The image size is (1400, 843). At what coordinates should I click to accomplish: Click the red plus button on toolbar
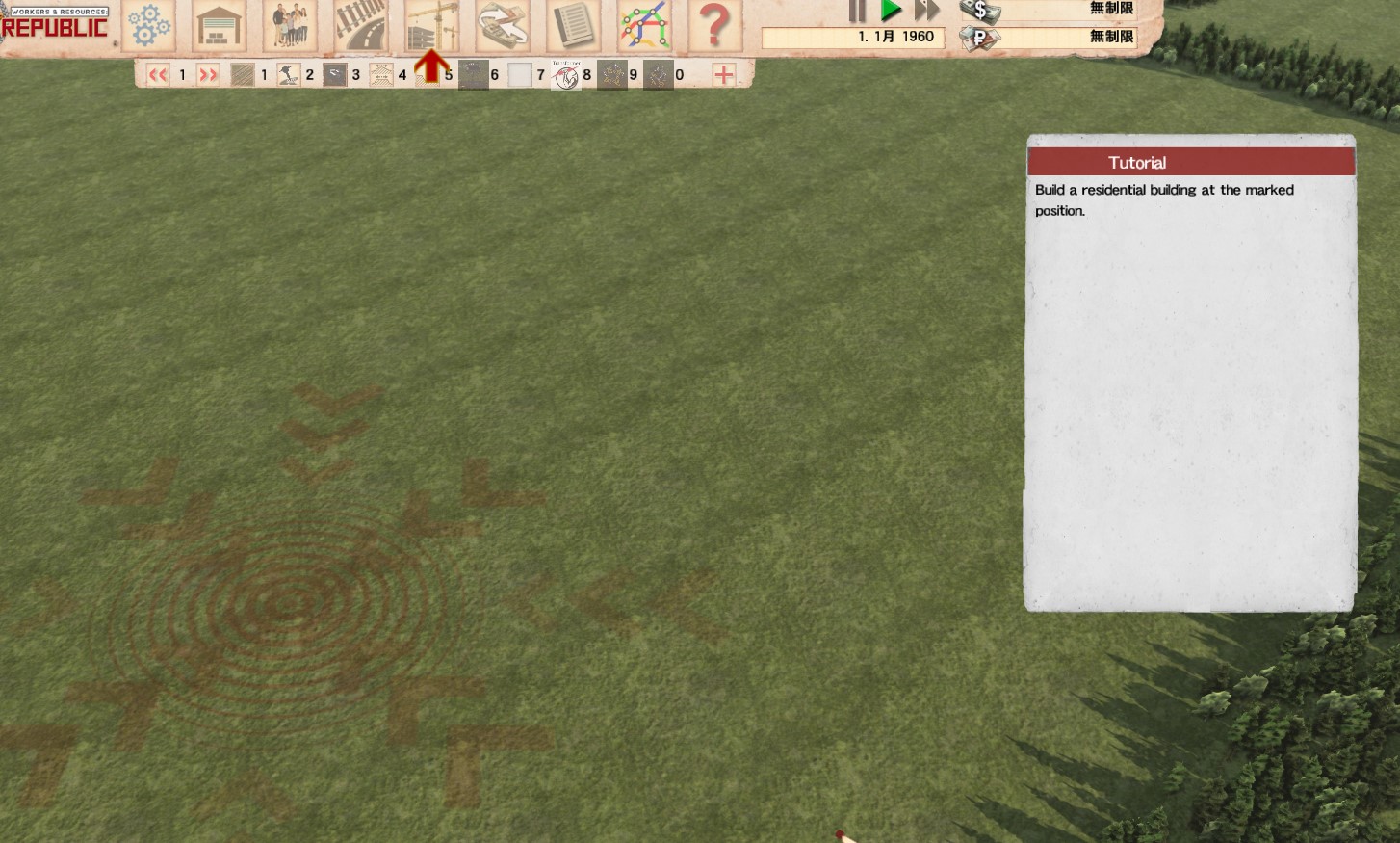724,75
